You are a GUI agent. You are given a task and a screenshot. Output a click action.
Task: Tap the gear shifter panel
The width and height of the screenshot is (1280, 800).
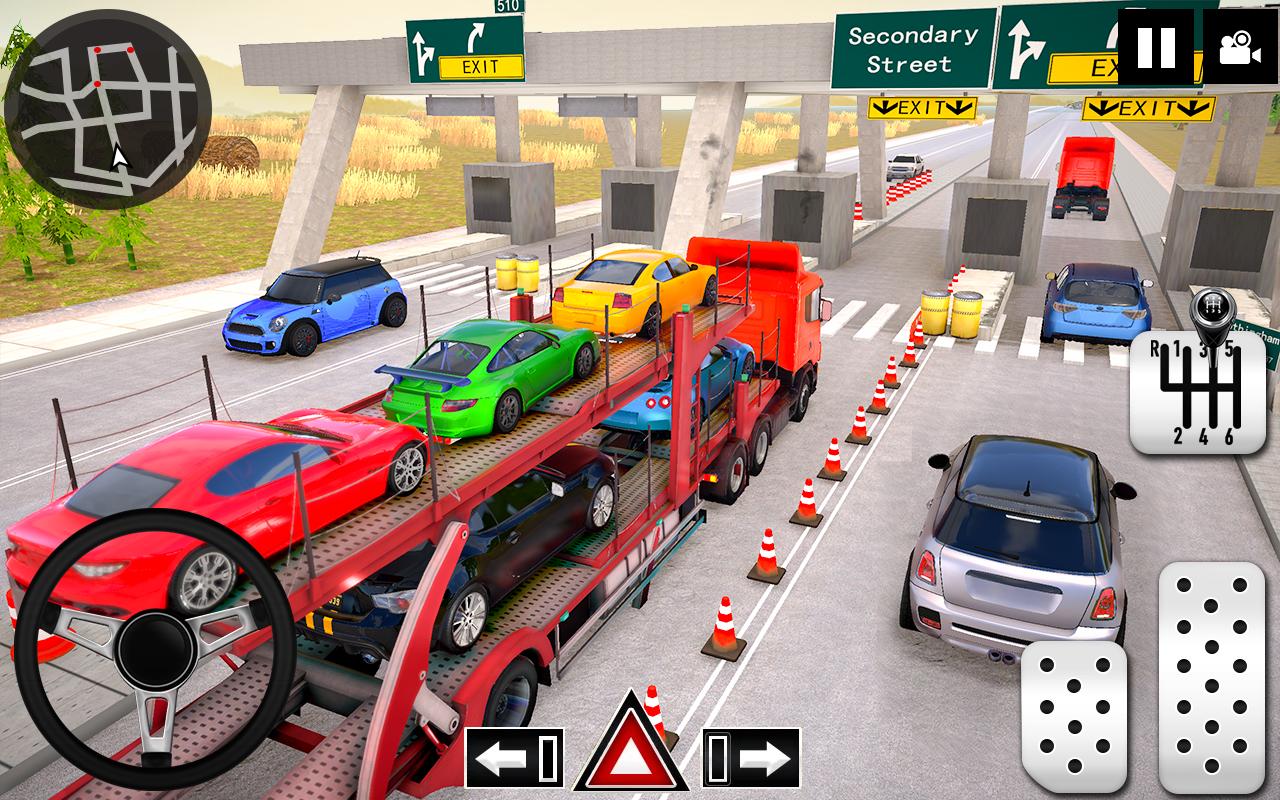pyautogui.click(x=1198, y=392)
